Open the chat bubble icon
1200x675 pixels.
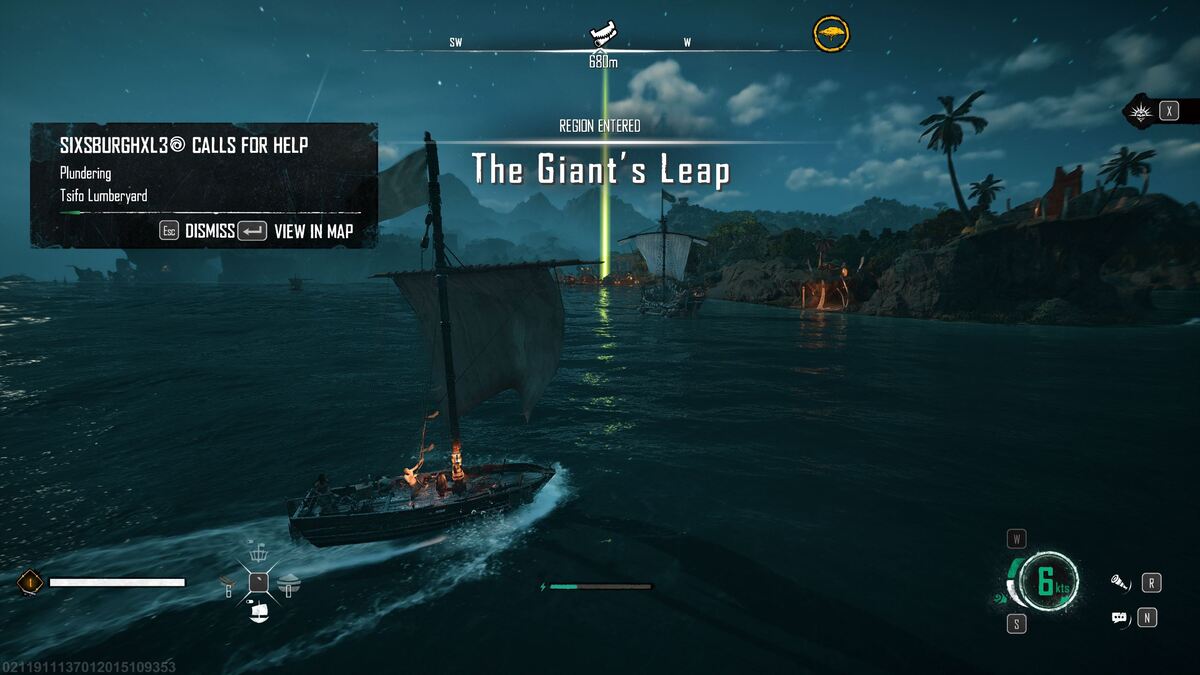[x=1120, y=618]
